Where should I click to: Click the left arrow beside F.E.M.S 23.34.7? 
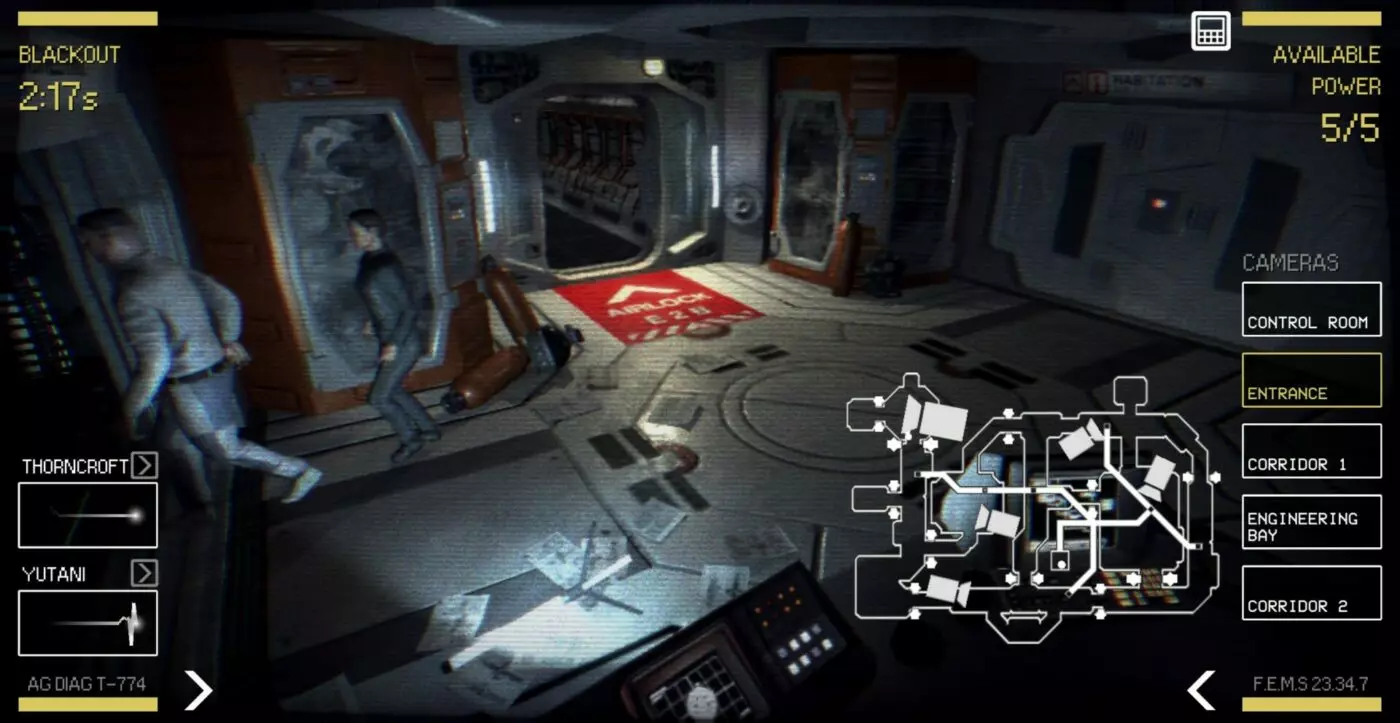(1200, 689)
